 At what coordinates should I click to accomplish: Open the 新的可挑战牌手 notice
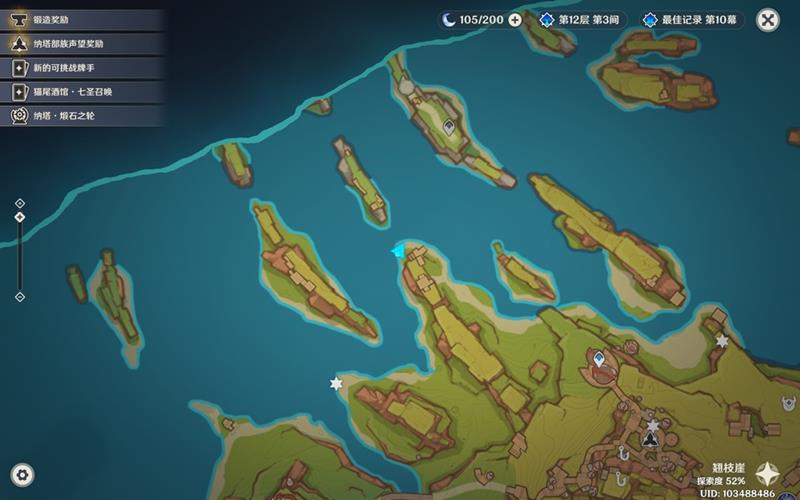tap(80, 68)
